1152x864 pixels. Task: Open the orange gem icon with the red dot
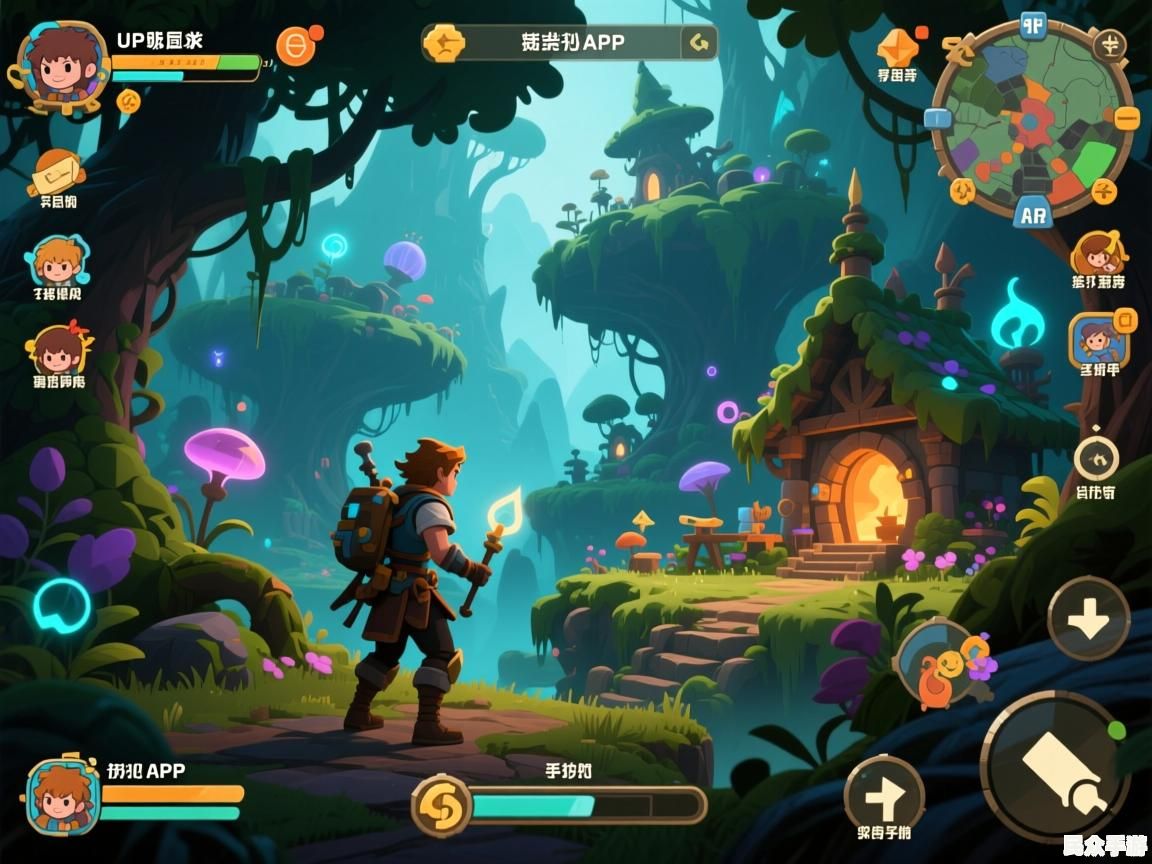[x=897, y=48]
